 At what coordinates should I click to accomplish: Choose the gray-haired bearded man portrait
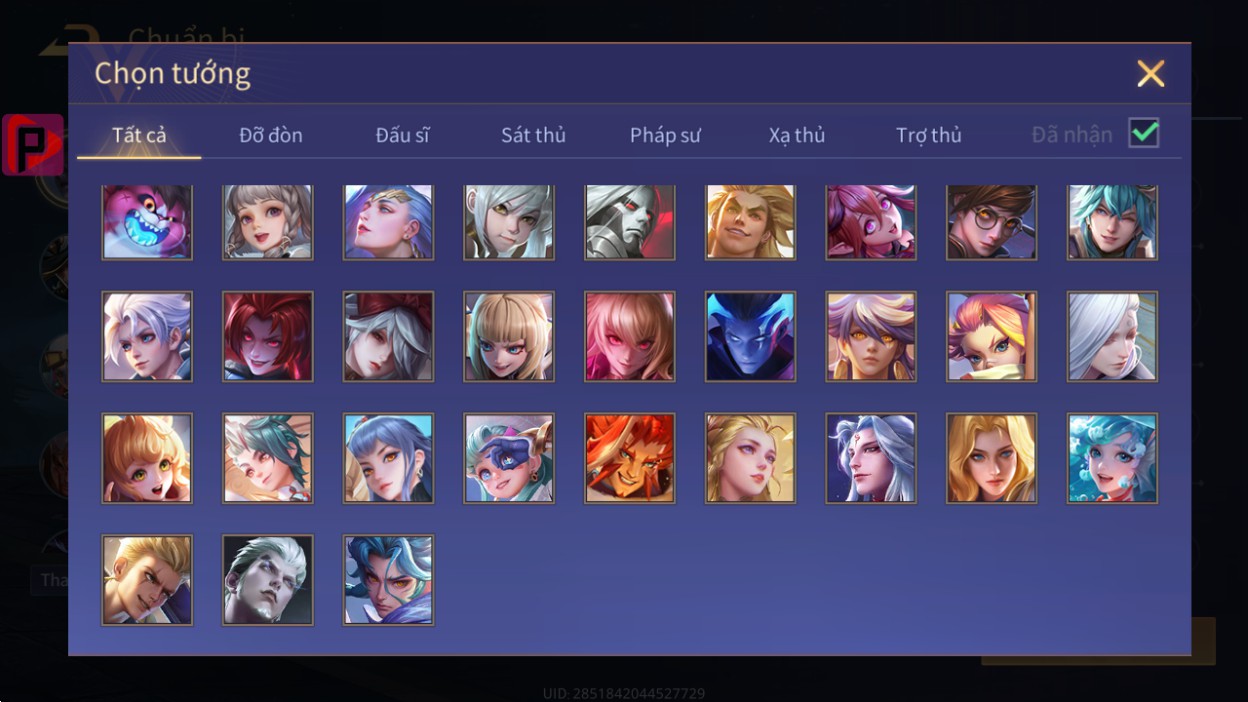268,580
